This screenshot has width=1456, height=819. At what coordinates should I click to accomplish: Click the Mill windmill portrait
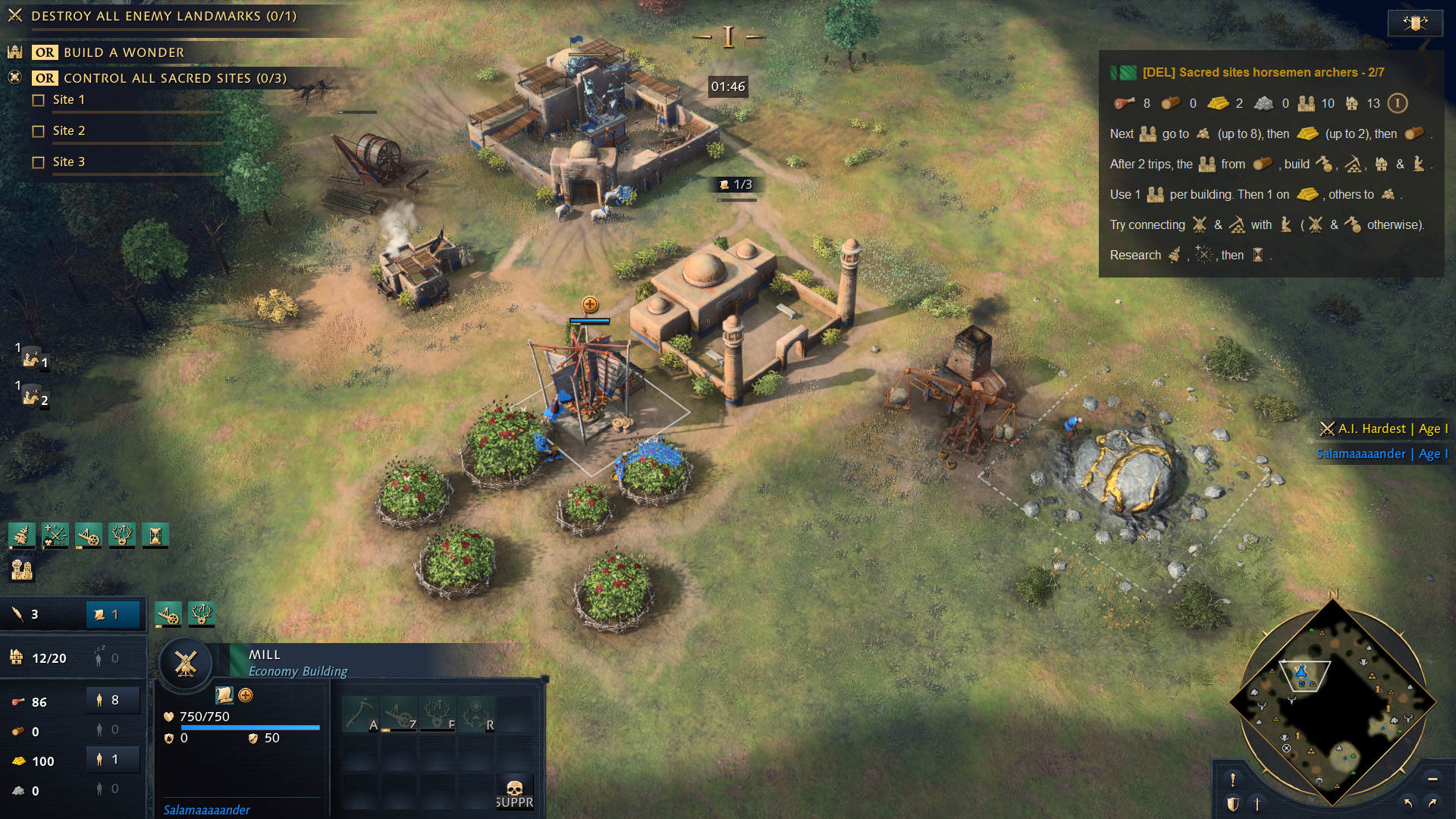click(186, 664)
